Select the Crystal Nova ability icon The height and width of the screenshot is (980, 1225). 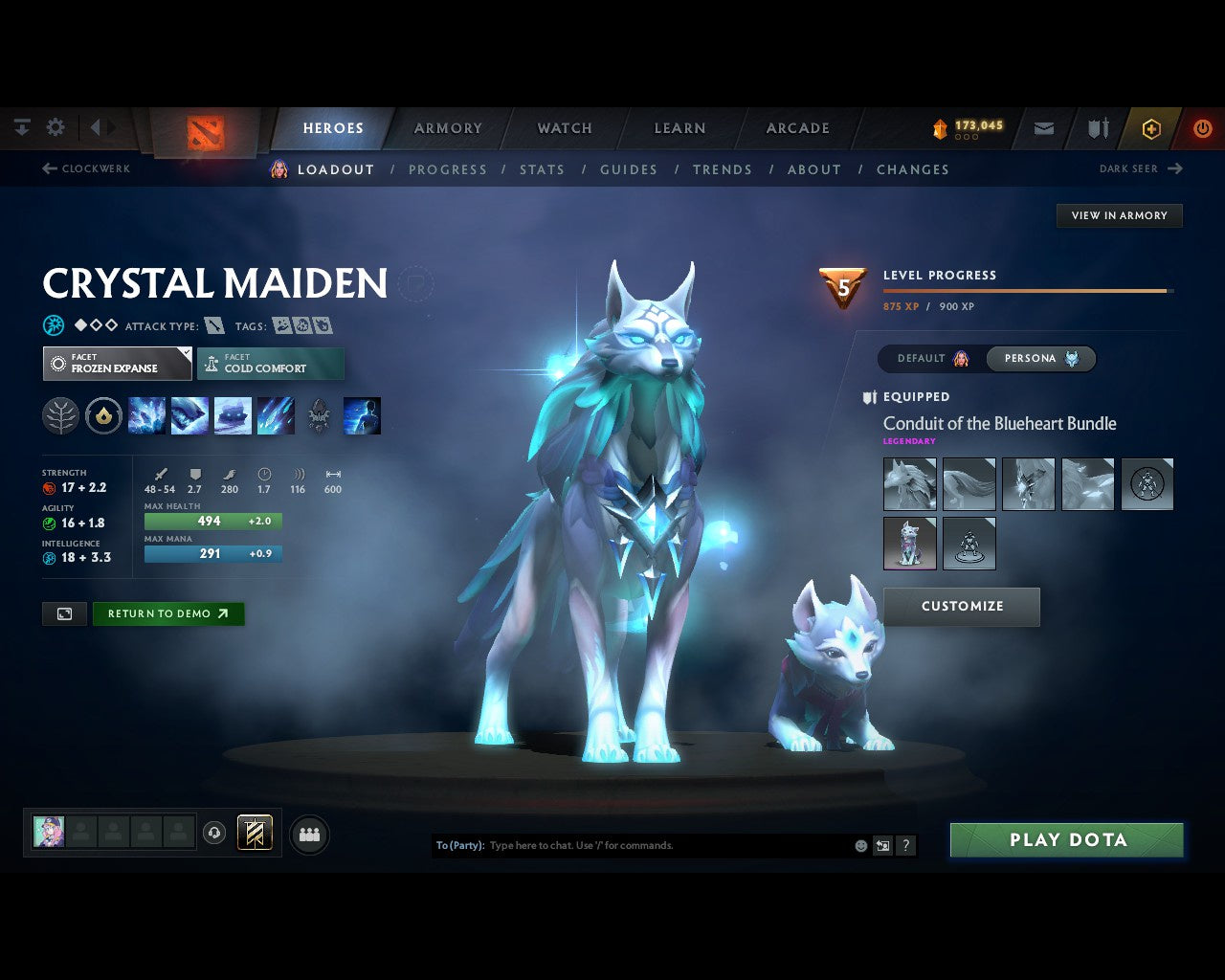(x=146, y=414)
